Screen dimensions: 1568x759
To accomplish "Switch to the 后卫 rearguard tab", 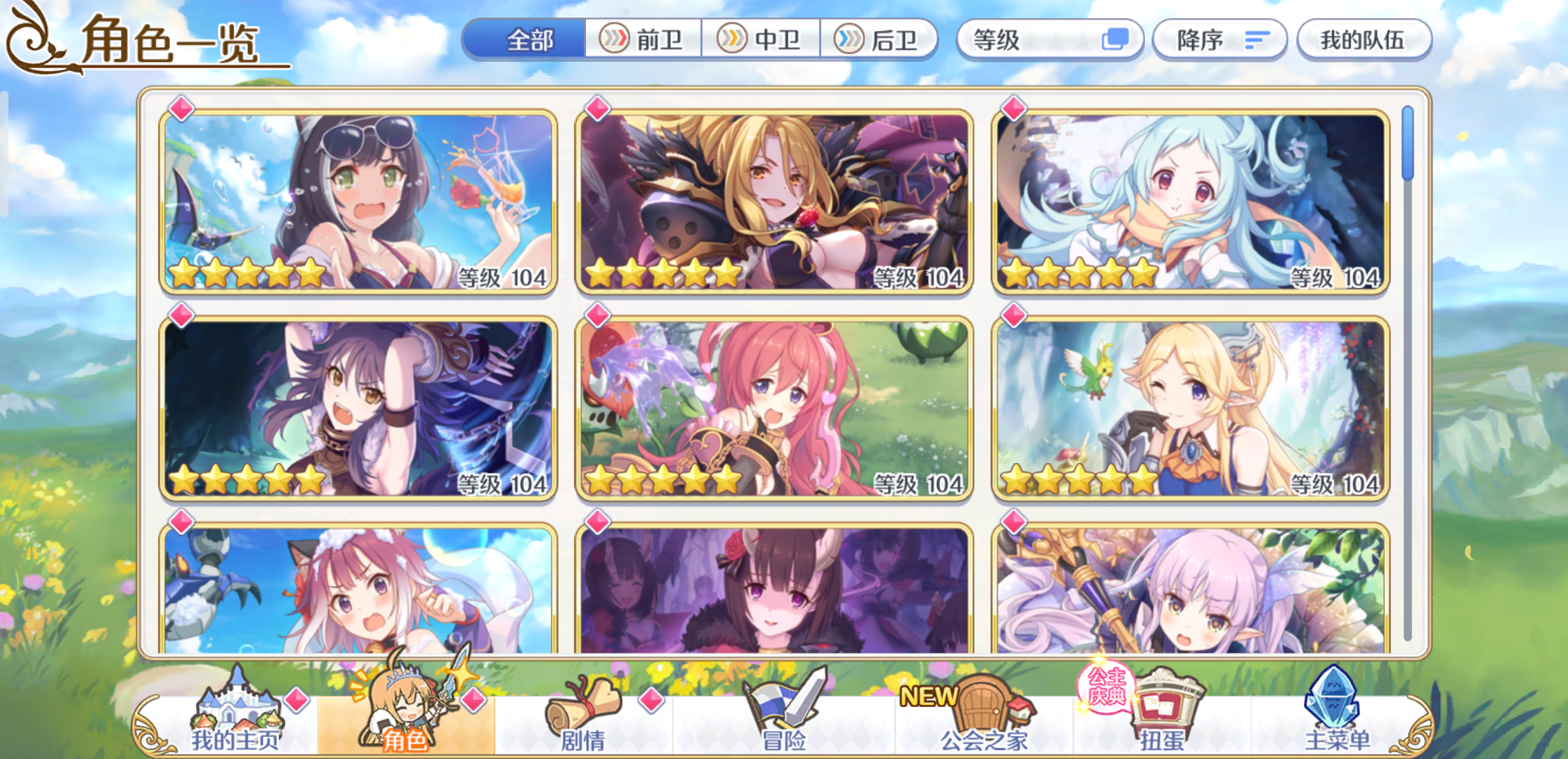I will point(881,40).
